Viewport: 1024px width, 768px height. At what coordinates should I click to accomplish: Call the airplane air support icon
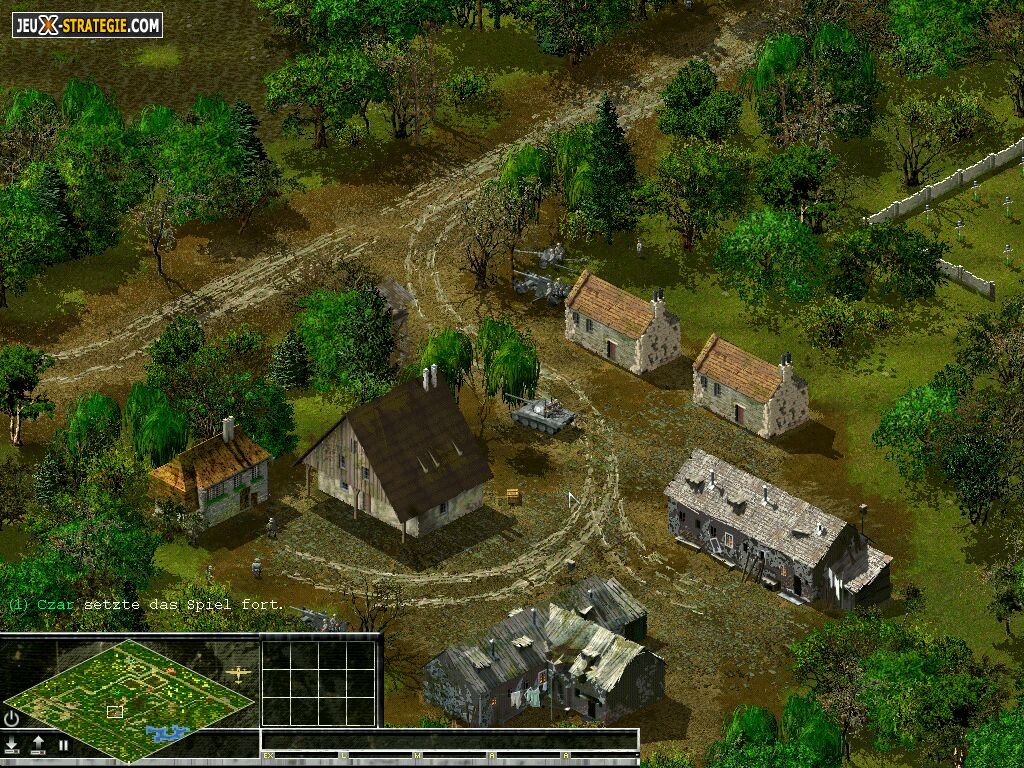[x=239, y=673]
